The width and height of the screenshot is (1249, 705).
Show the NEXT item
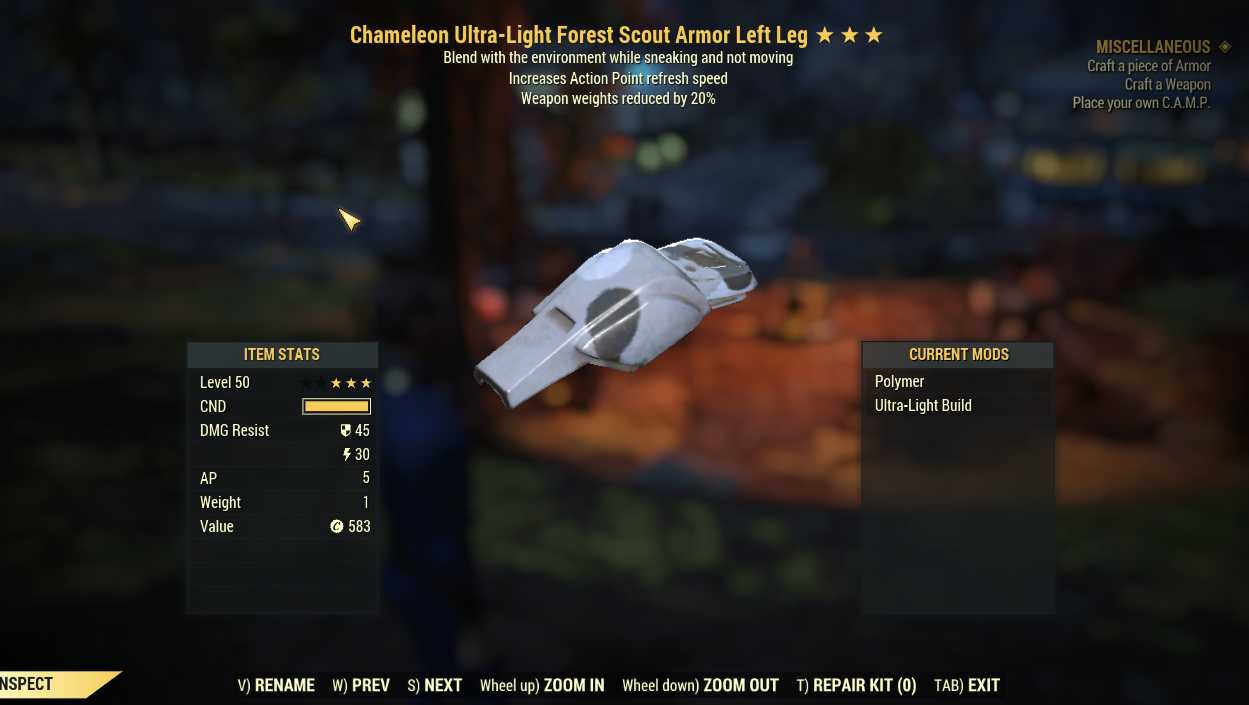(435, 685)
